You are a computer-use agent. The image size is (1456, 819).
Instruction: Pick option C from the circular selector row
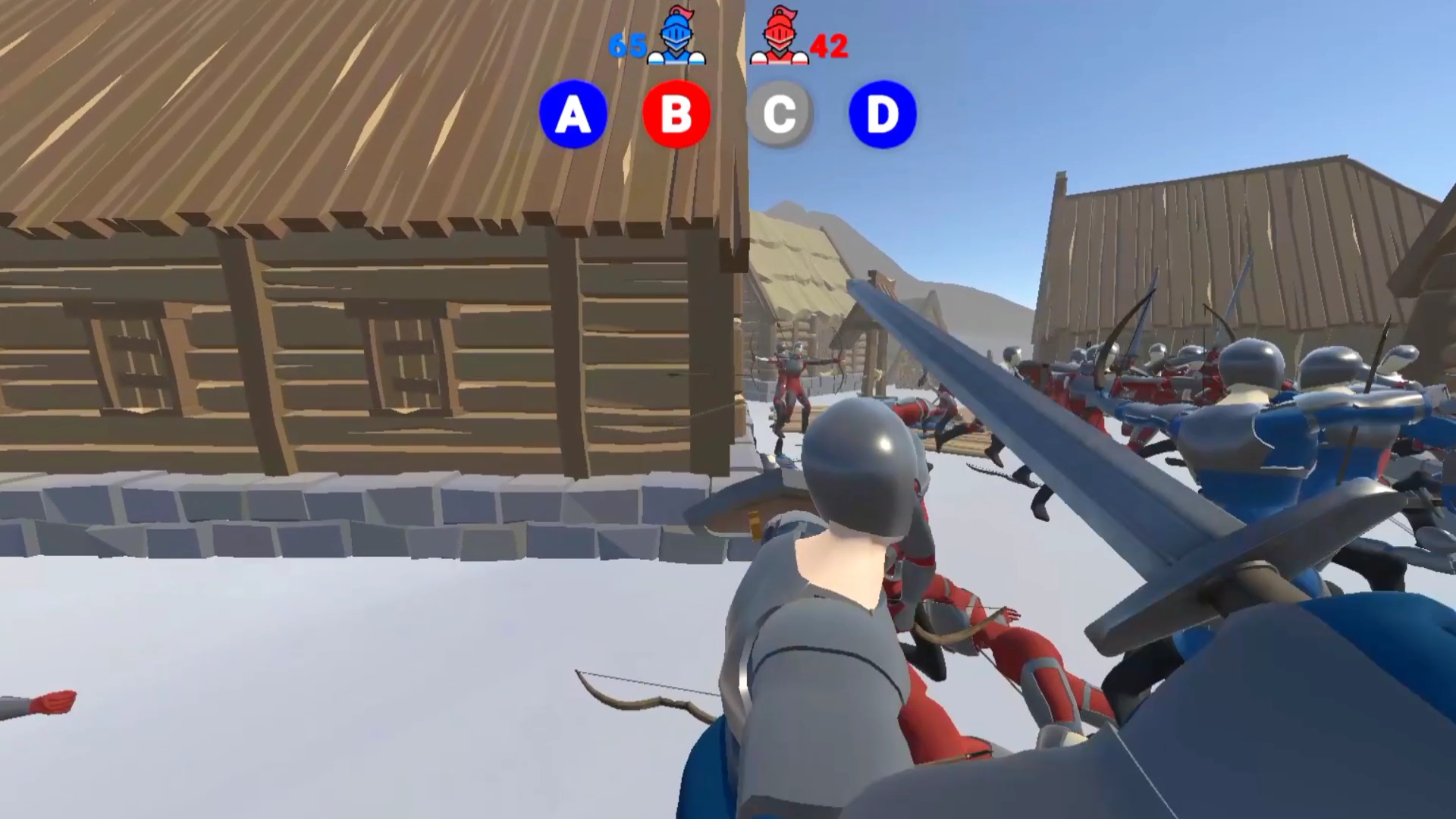pos(780,114)
